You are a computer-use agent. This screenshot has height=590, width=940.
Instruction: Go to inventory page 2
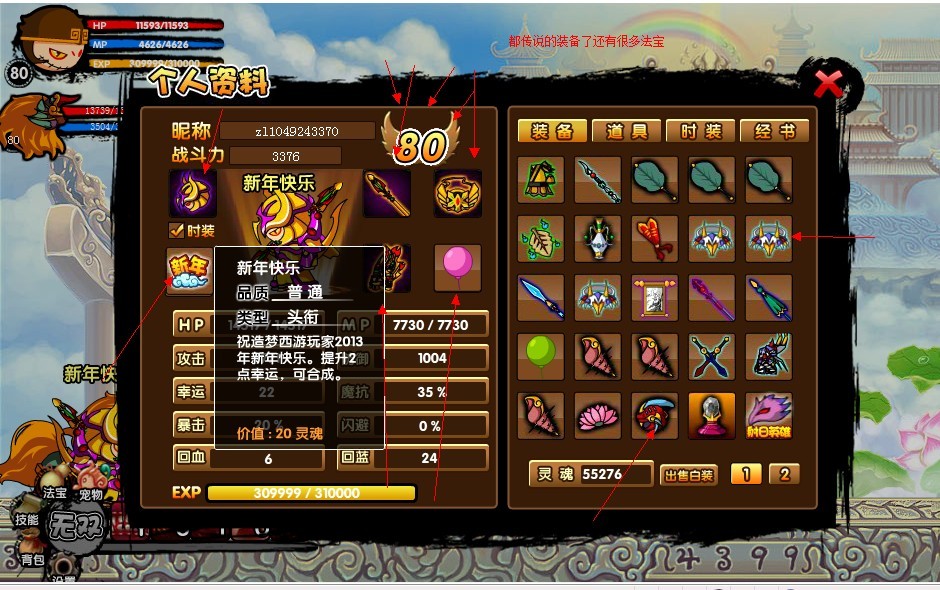(784, 474)
